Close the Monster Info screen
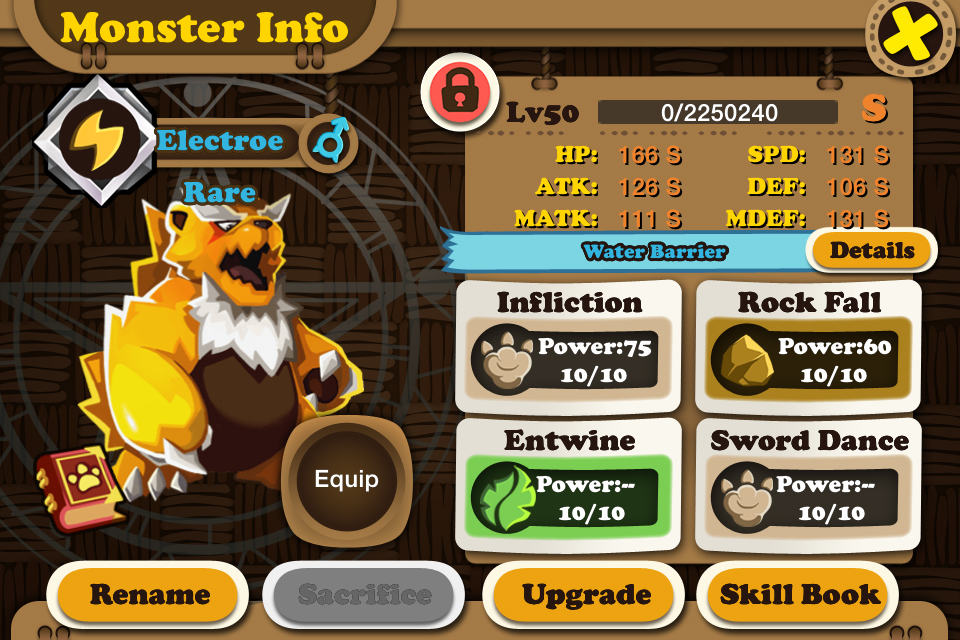Image resolution: width=960 pixels, height=640 pixels. (x=911, y=36)
